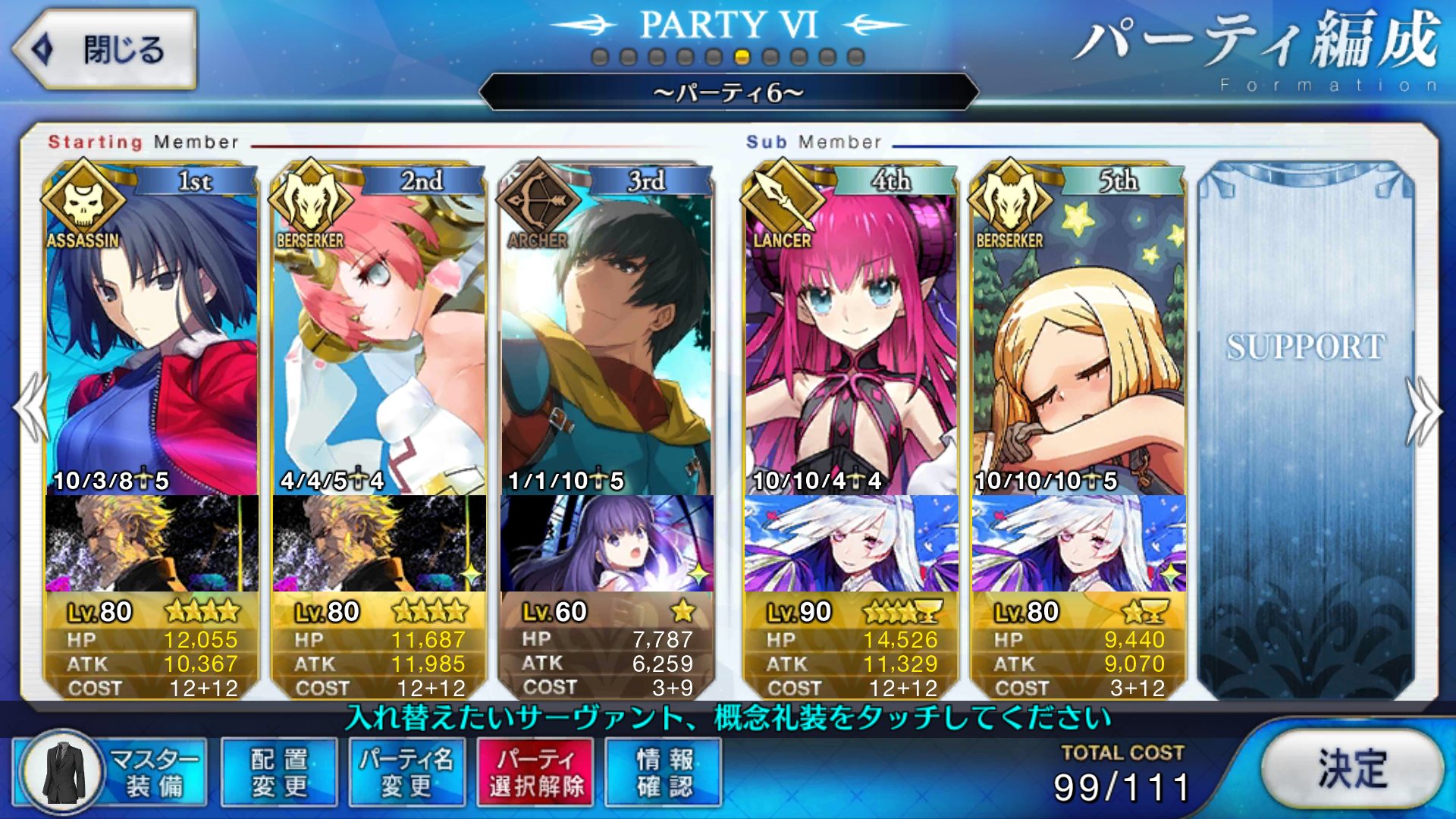This screenshot has width=1456, height=819.
Task: Clear selection with パーティ選択解除
Action: [535, 772]
